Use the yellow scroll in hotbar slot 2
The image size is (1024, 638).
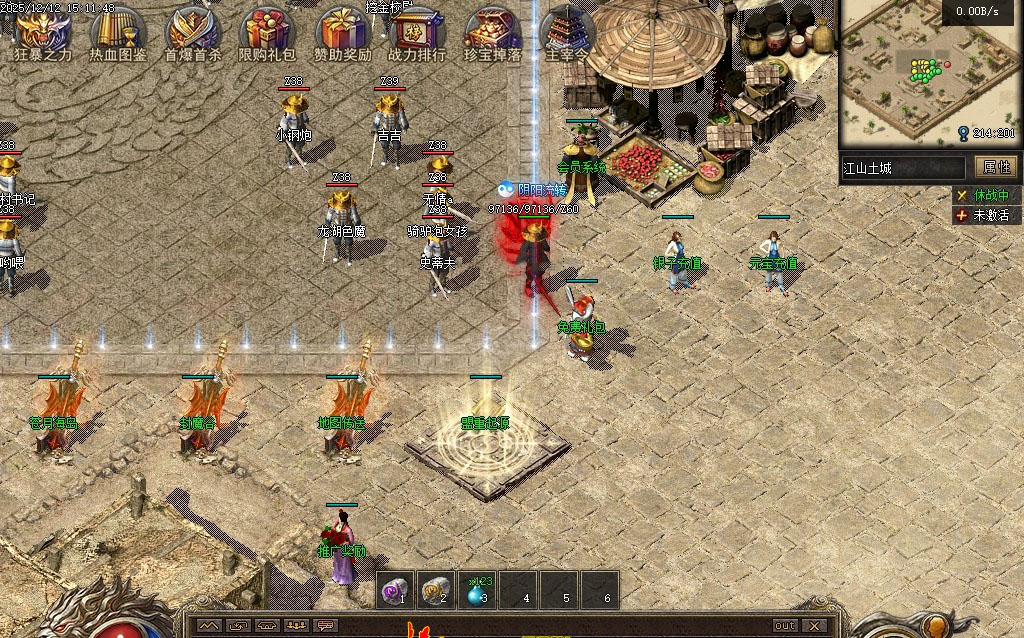point(435,590)
